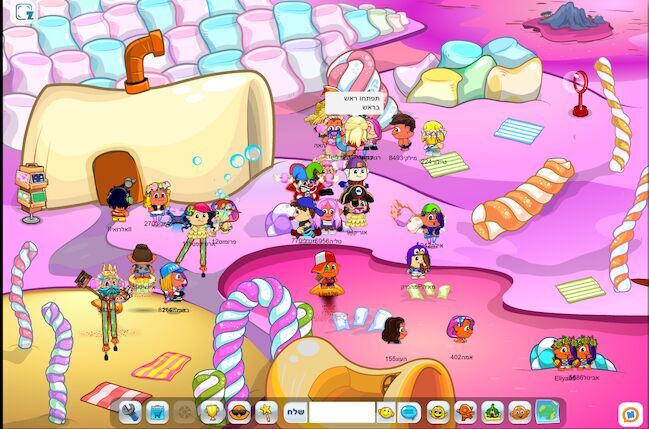
Task: Open the blue speech bubble phrases
Action: tap(409, 411)
